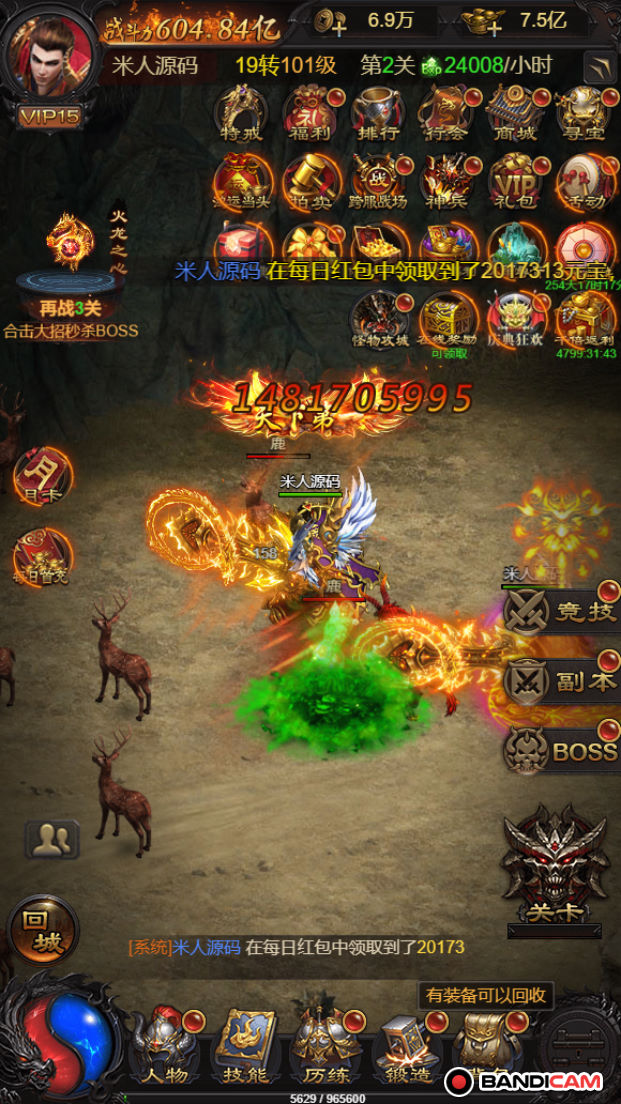Collect the 在线奖励 online reward chest
621x1104 pixels.
coord(447,320)
